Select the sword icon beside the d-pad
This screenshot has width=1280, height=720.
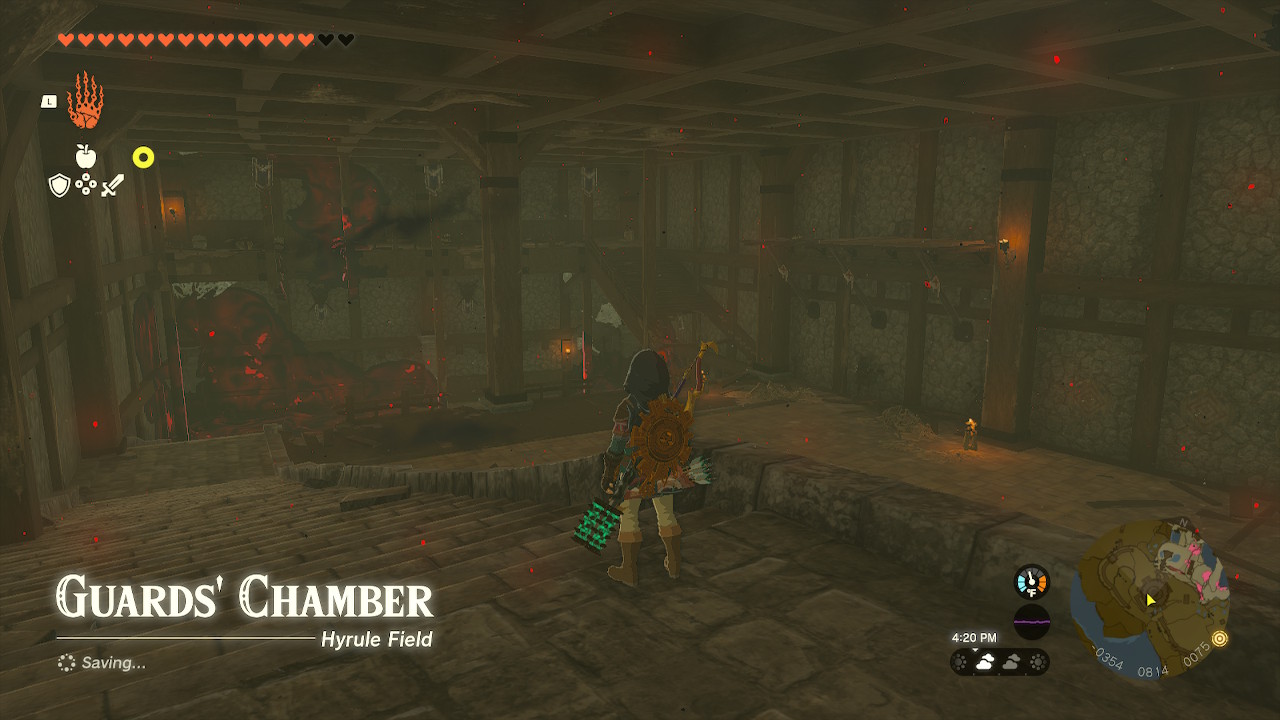(113, 183)
